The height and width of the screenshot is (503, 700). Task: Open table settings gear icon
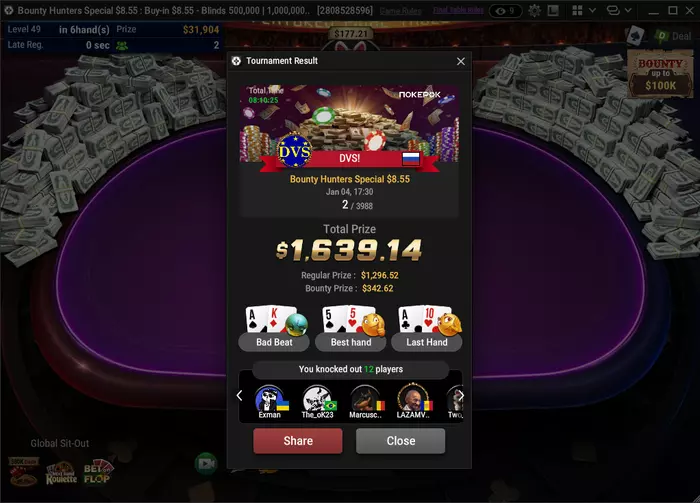pyautogui.click(x=535, y=10)
